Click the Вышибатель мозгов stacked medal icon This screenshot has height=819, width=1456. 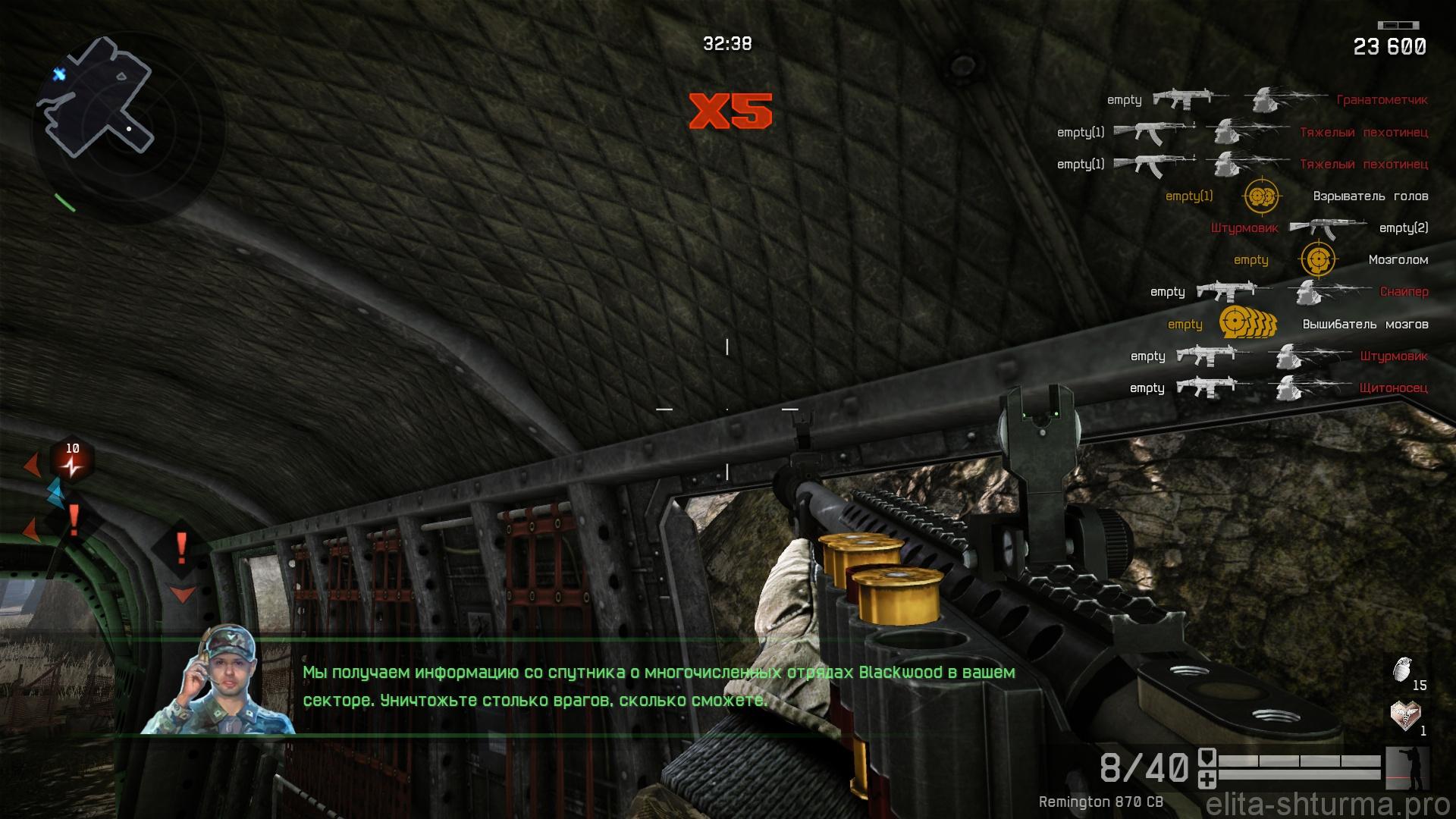coord(1247,324)
